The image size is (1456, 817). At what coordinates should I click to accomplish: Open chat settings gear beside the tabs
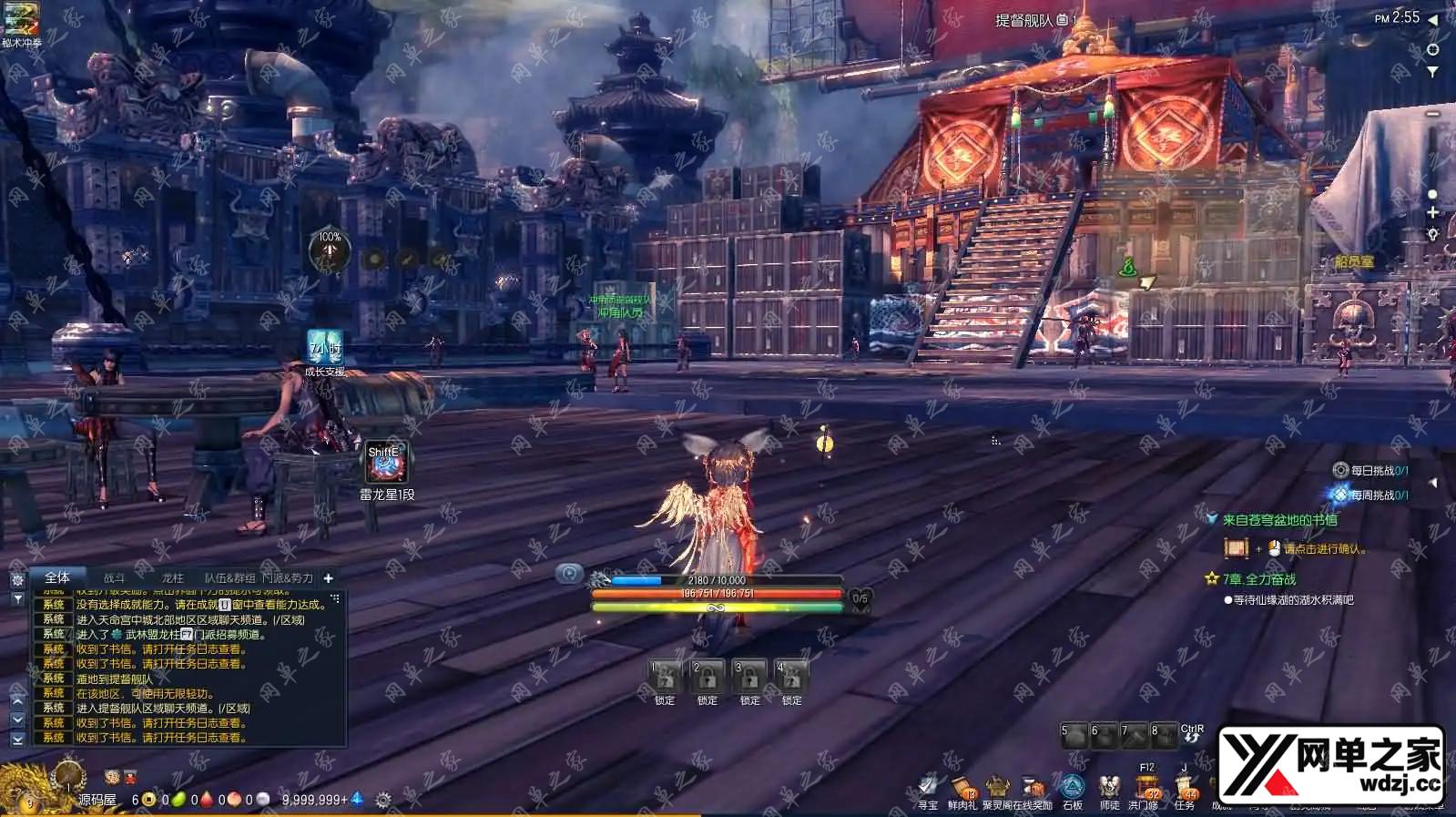[x=17, y=580]
